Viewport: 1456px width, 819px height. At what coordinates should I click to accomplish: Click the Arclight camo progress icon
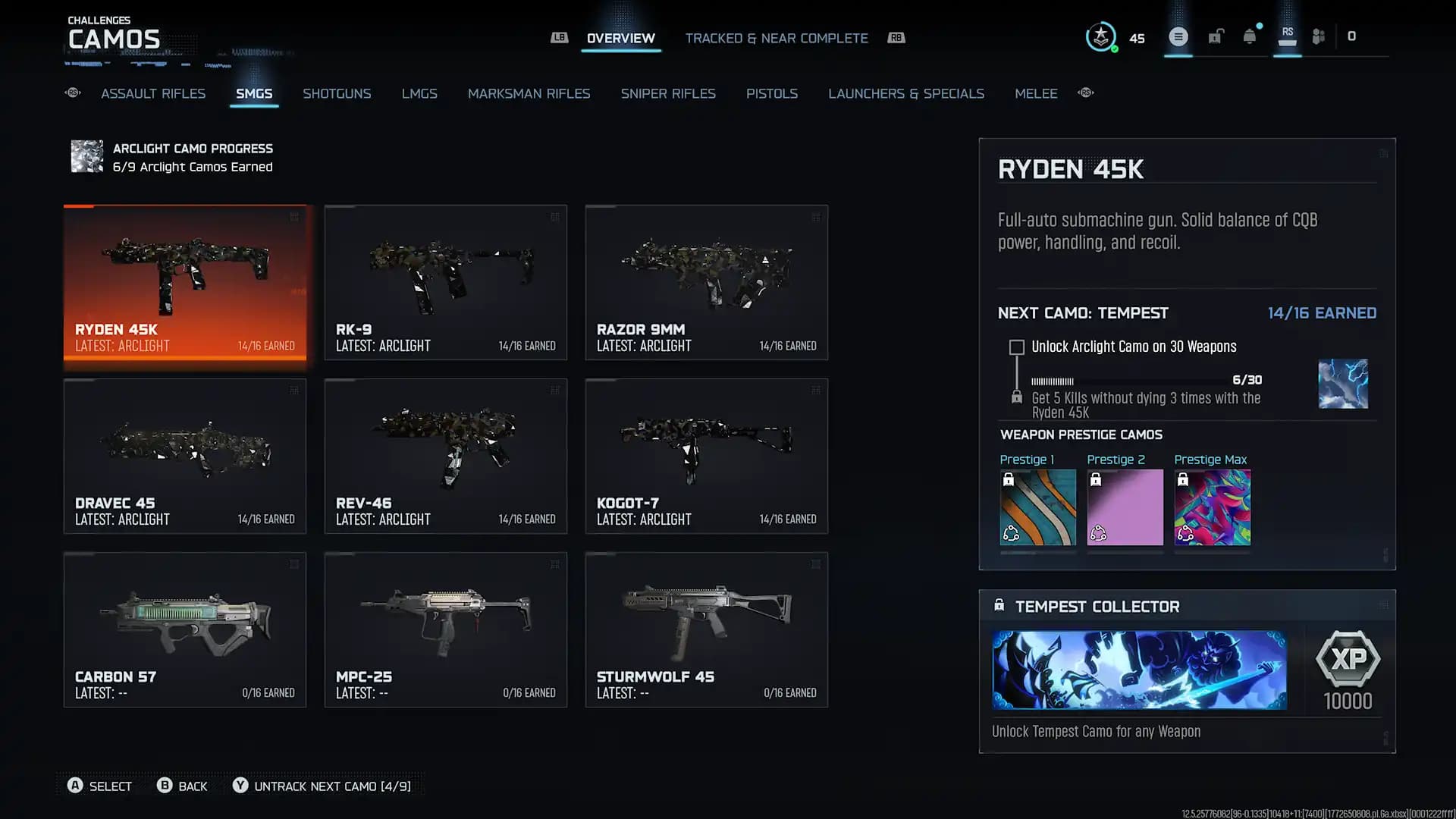pos(86,157)
